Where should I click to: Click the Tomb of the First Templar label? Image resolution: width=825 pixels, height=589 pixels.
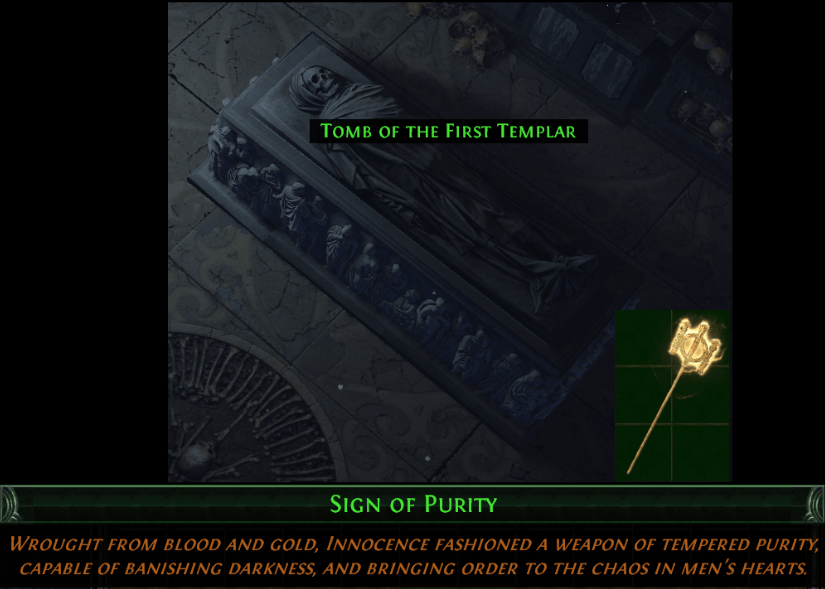coord(448,131)
